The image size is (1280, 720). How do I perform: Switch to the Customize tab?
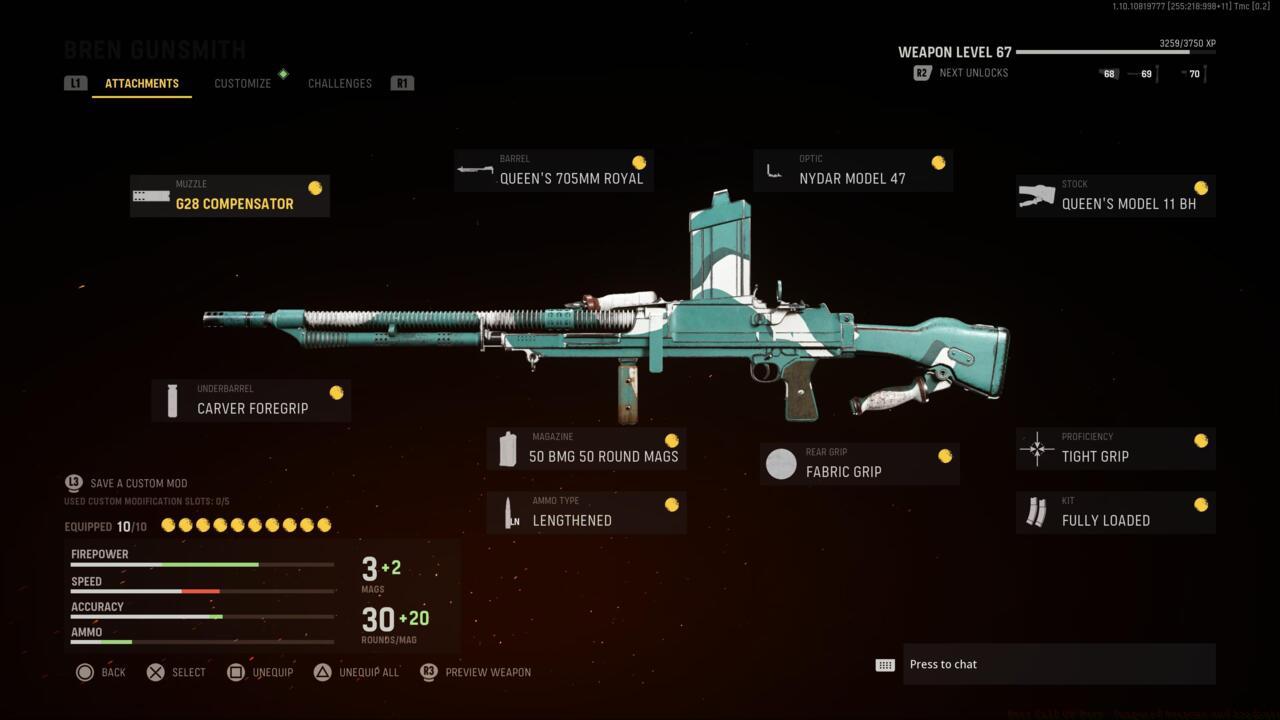pos(242,83)
